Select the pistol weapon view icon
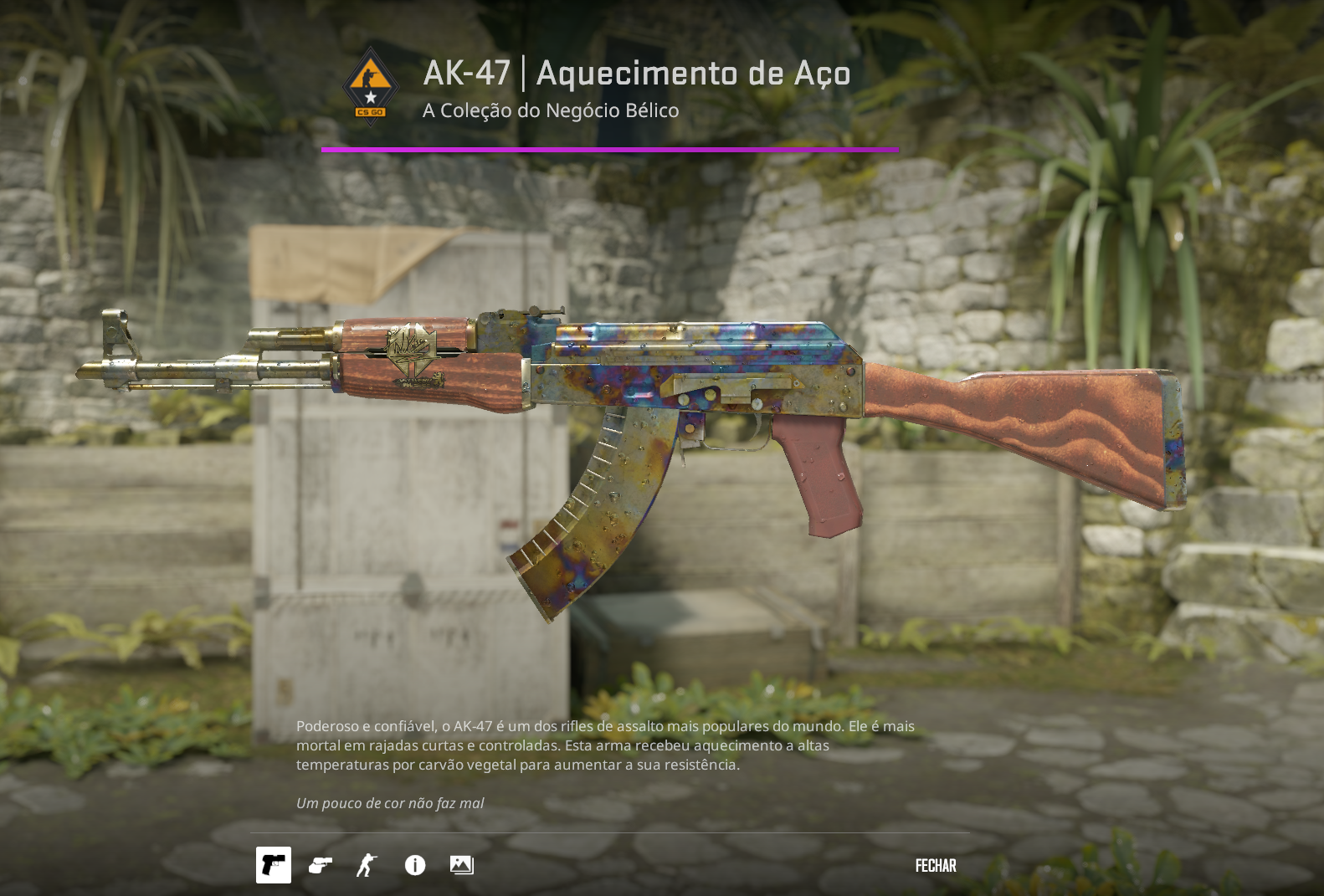Screen dimensions: 1324x896 pyautogui.click(x=274, y=867)
